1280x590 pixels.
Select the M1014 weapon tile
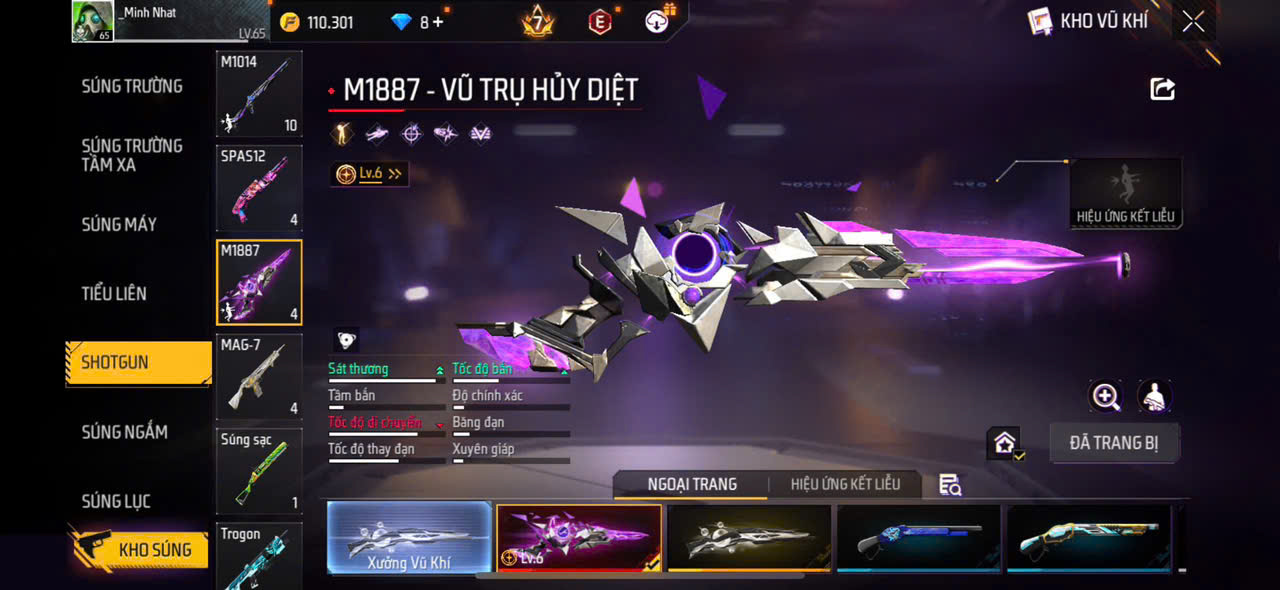coord(259,94)
